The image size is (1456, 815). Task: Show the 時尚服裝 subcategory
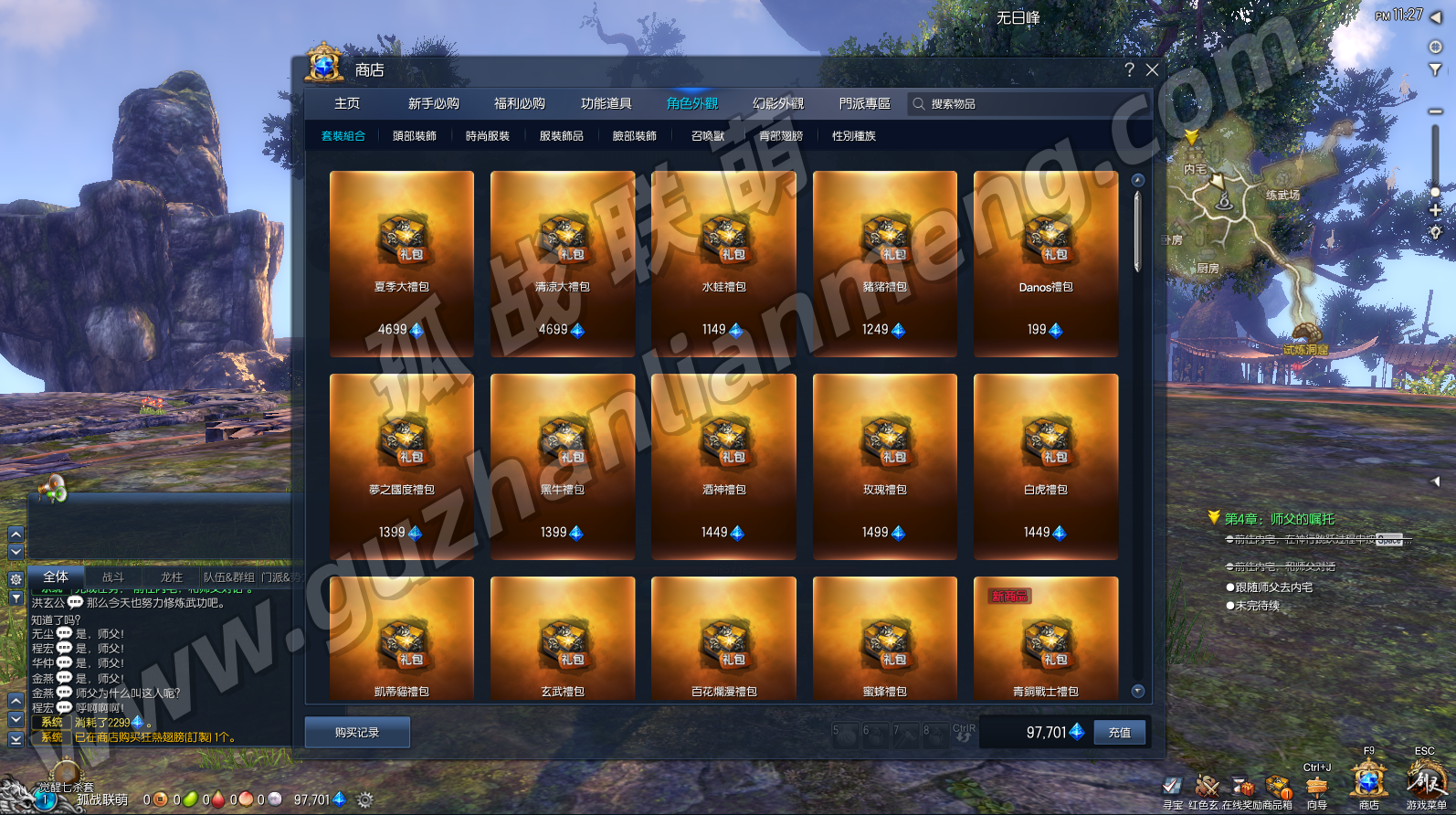coord(488,136)
